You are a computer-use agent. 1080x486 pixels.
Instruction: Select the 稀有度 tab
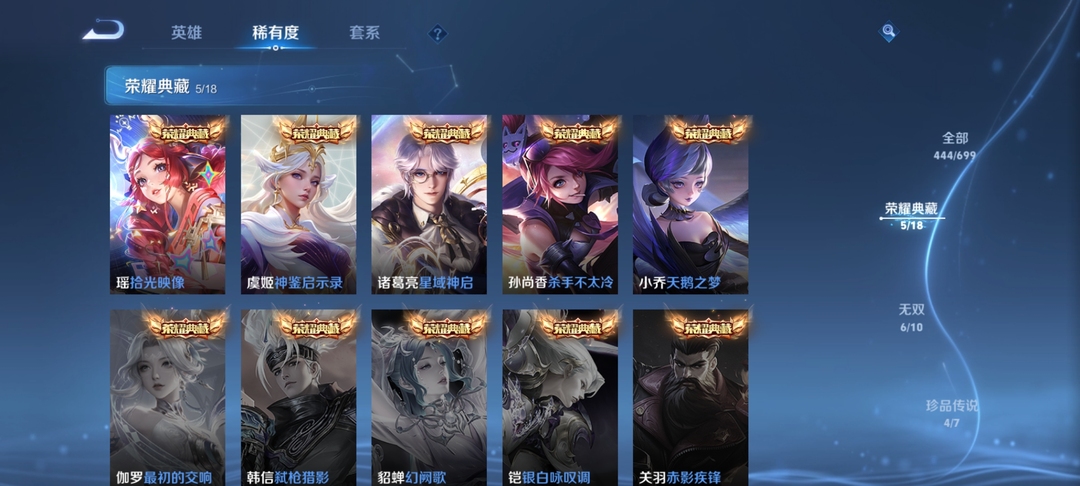coord(275,33)
